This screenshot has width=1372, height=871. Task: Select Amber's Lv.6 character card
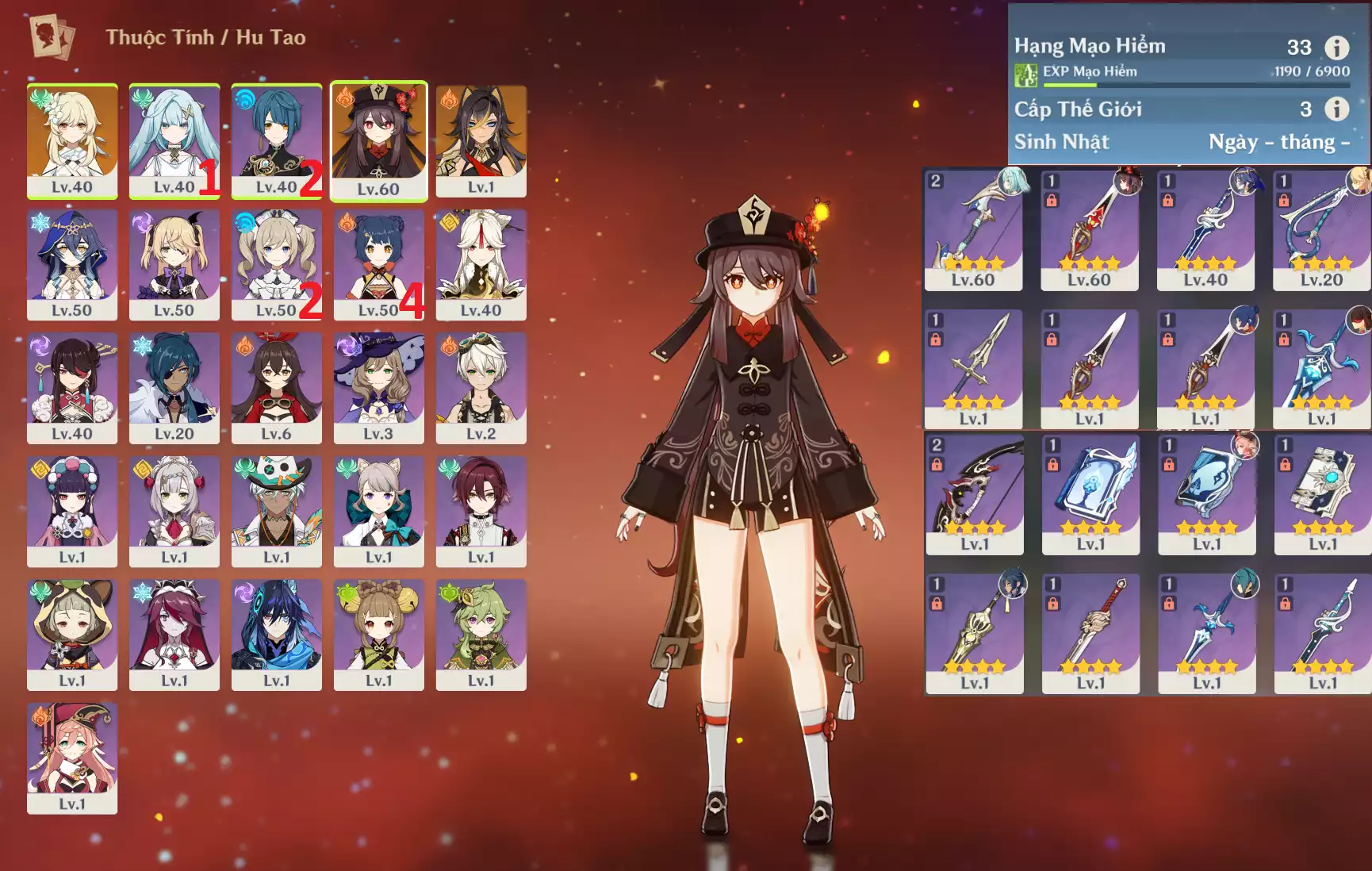(276, 387)
